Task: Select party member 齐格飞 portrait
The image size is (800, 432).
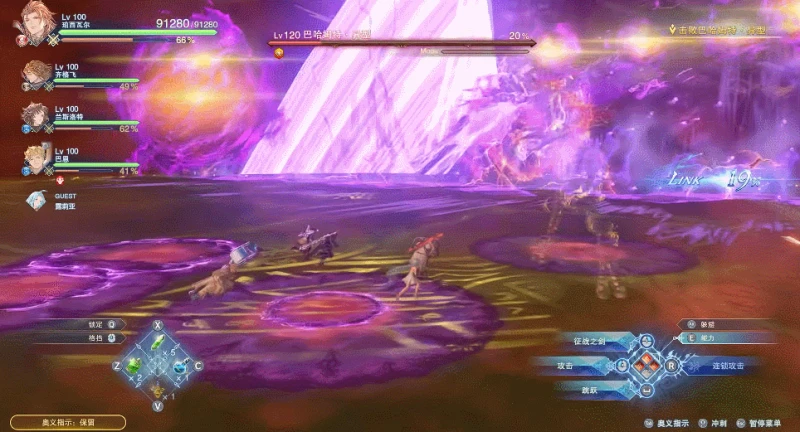Action: [35, 75]
